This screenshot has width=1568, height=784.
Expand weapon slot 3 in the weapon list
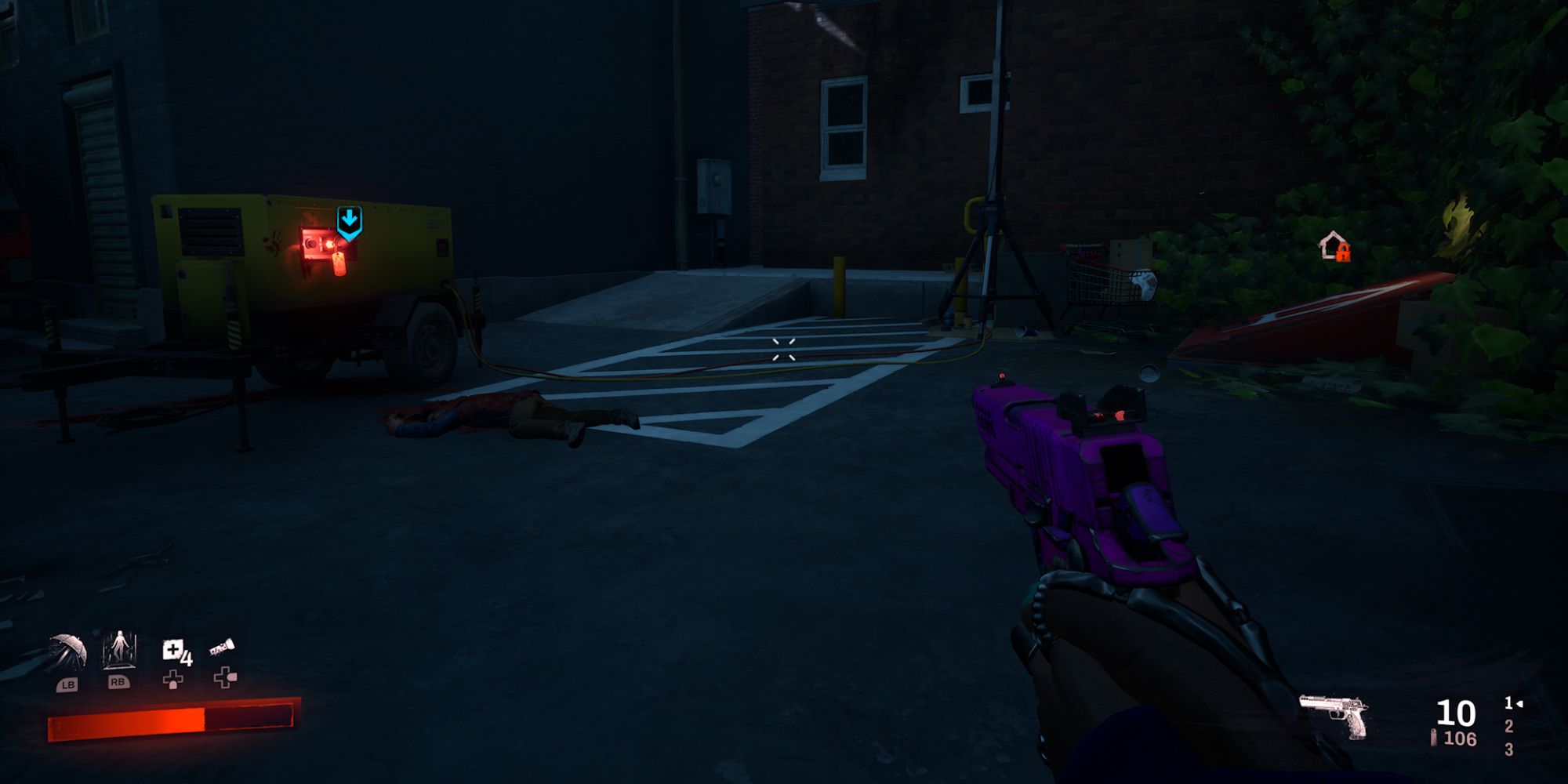[x=1509, y=749]
